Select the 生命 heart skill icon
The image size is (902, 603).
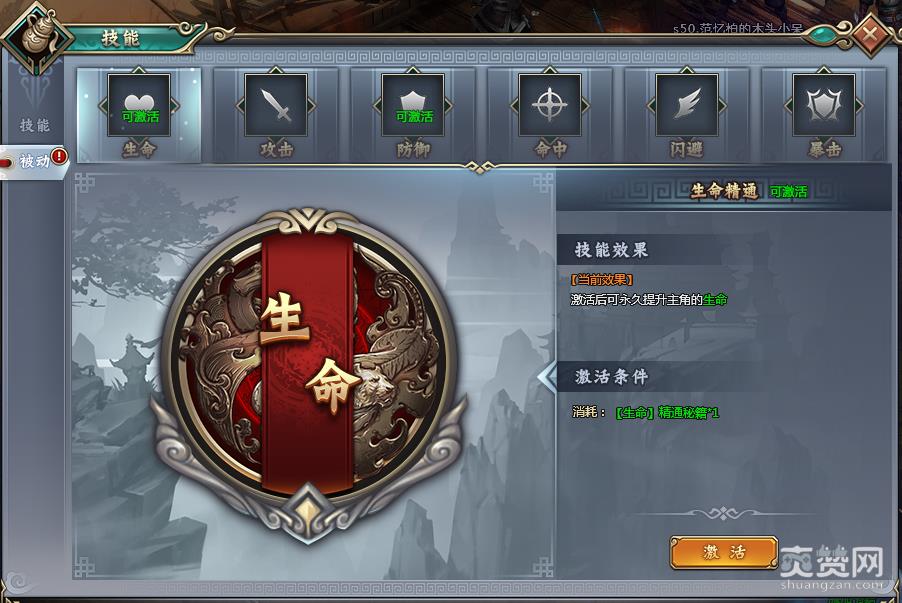click(139, 106)
